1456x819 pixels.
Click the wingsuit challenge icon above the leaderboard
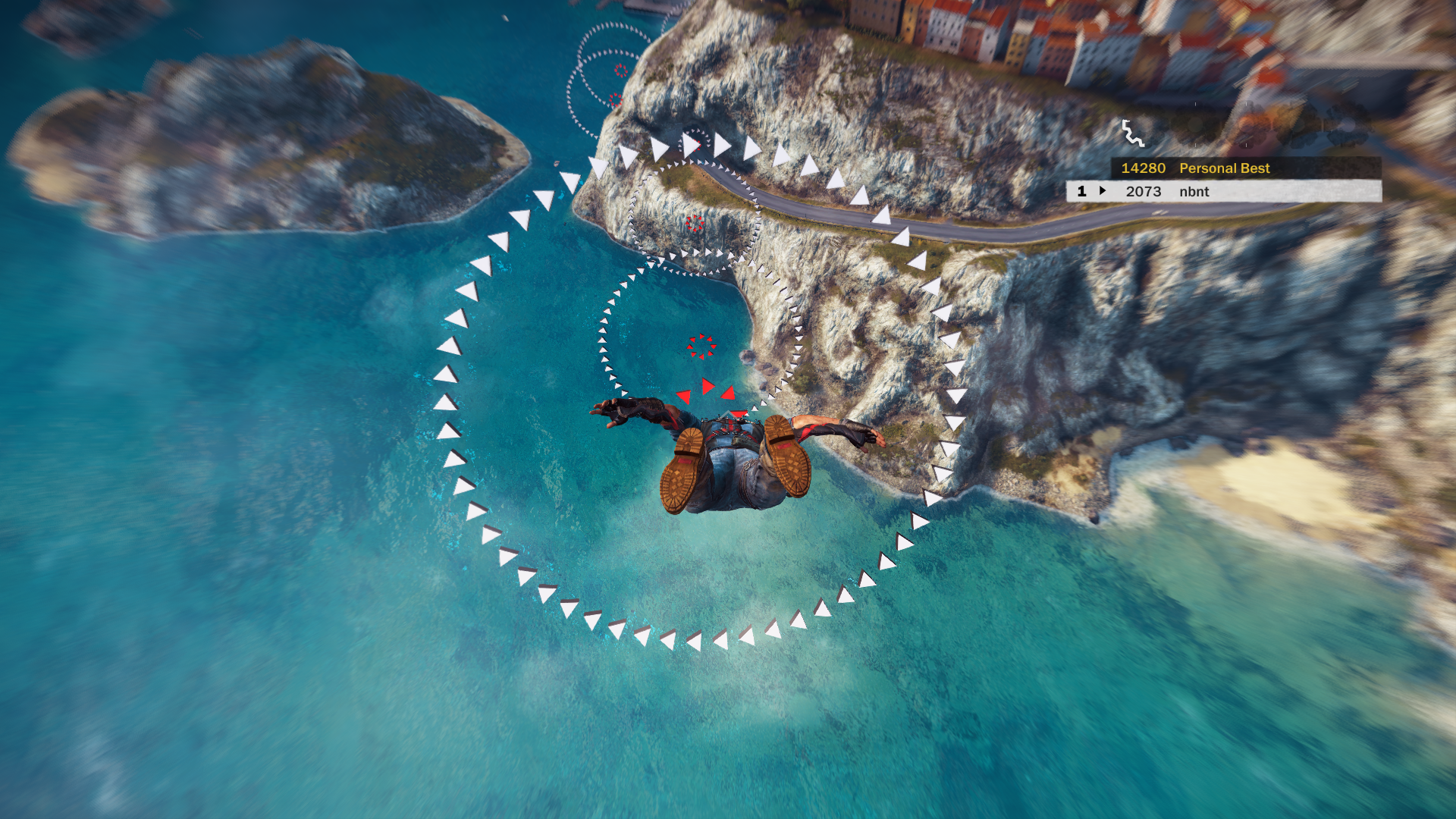click(1132, 133)
